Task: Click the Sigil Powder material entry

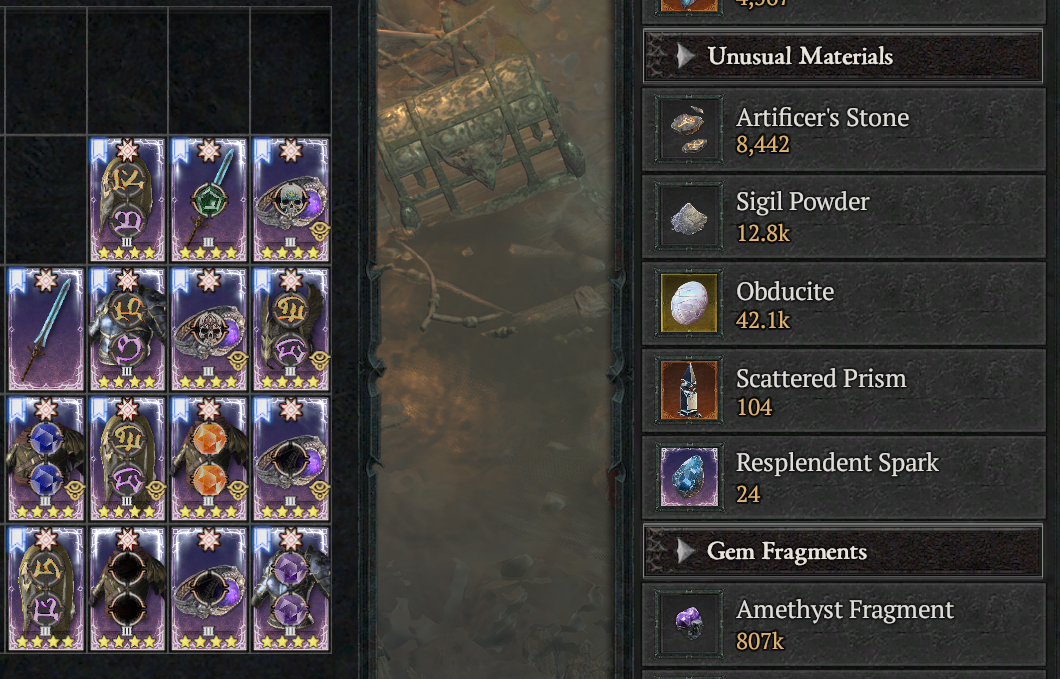Action: [x=843, y=216]
